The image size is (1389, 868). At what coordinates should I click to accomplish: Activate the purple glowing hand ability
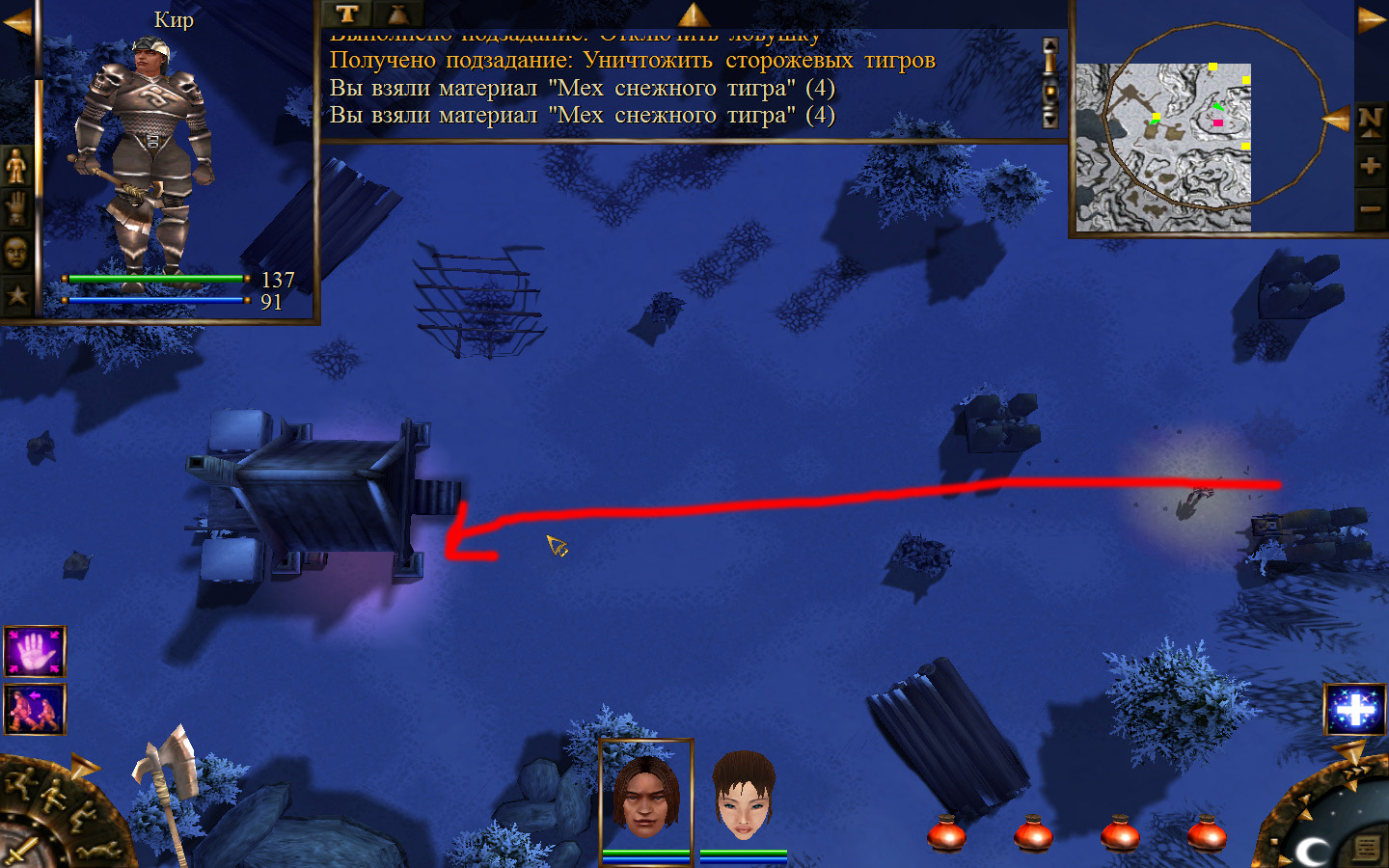35,651
